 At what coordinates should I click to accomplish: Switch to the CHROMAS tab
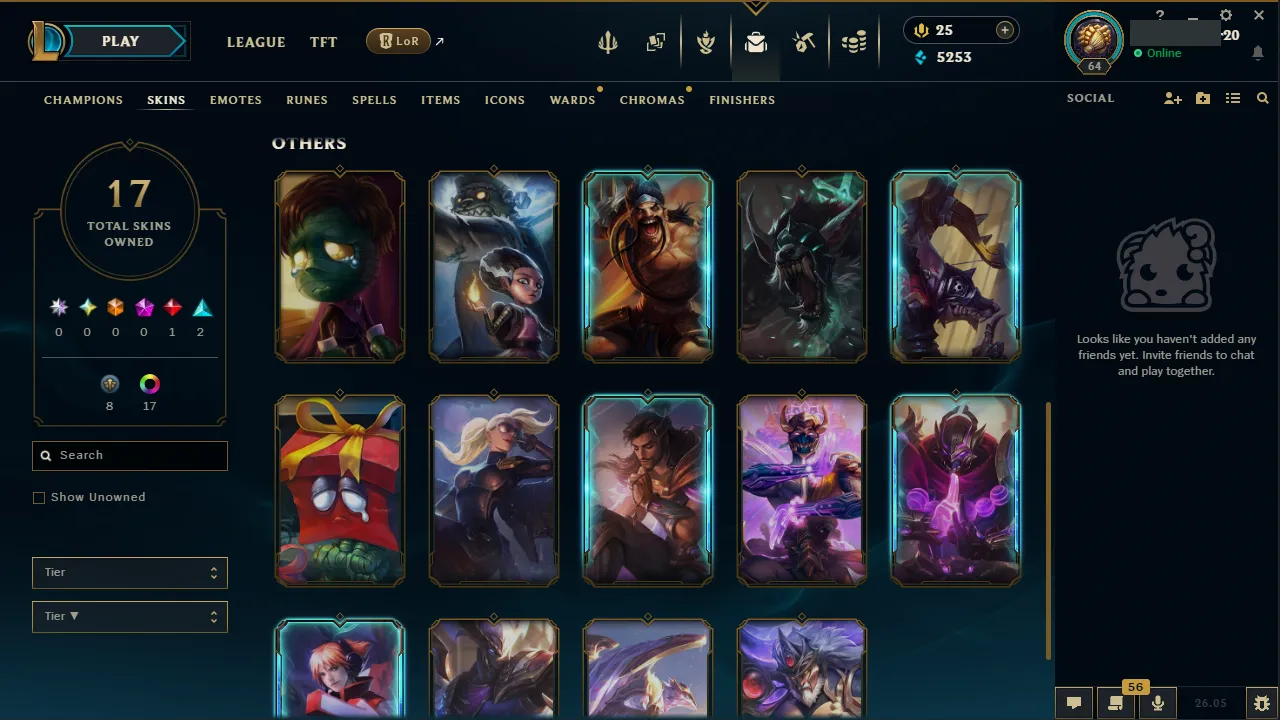coord(652,100)
